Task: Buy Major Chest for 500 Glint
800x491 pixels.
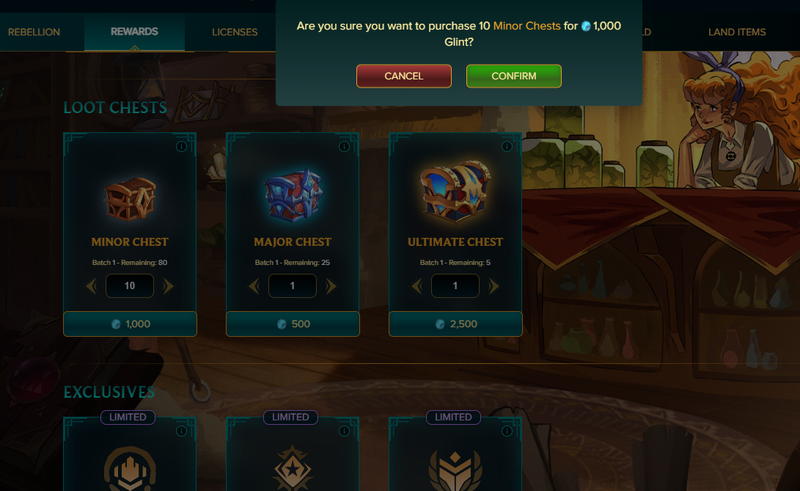Action: point(293,324)
